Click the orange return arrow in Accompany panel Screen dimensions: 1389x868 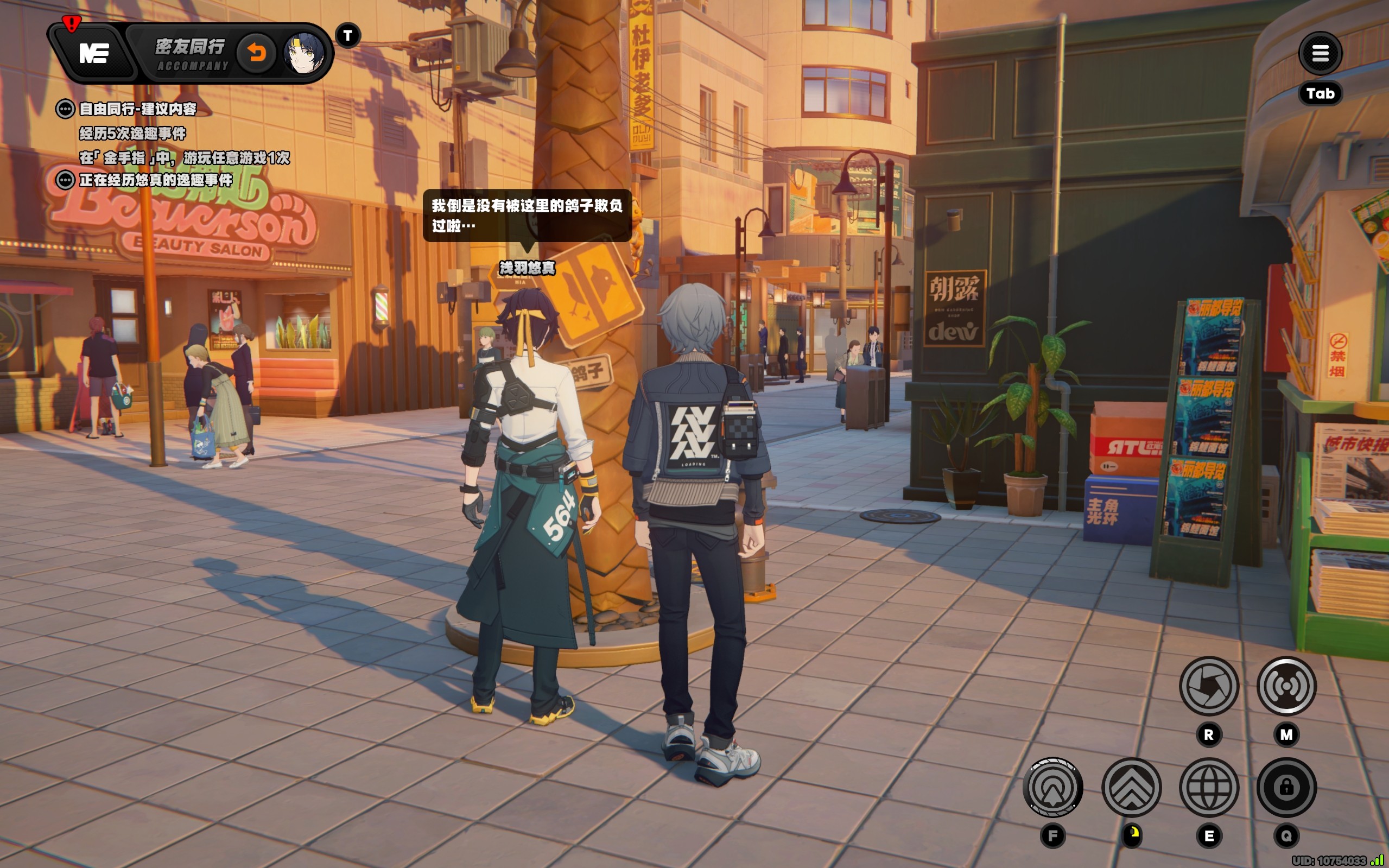(257, 53)
